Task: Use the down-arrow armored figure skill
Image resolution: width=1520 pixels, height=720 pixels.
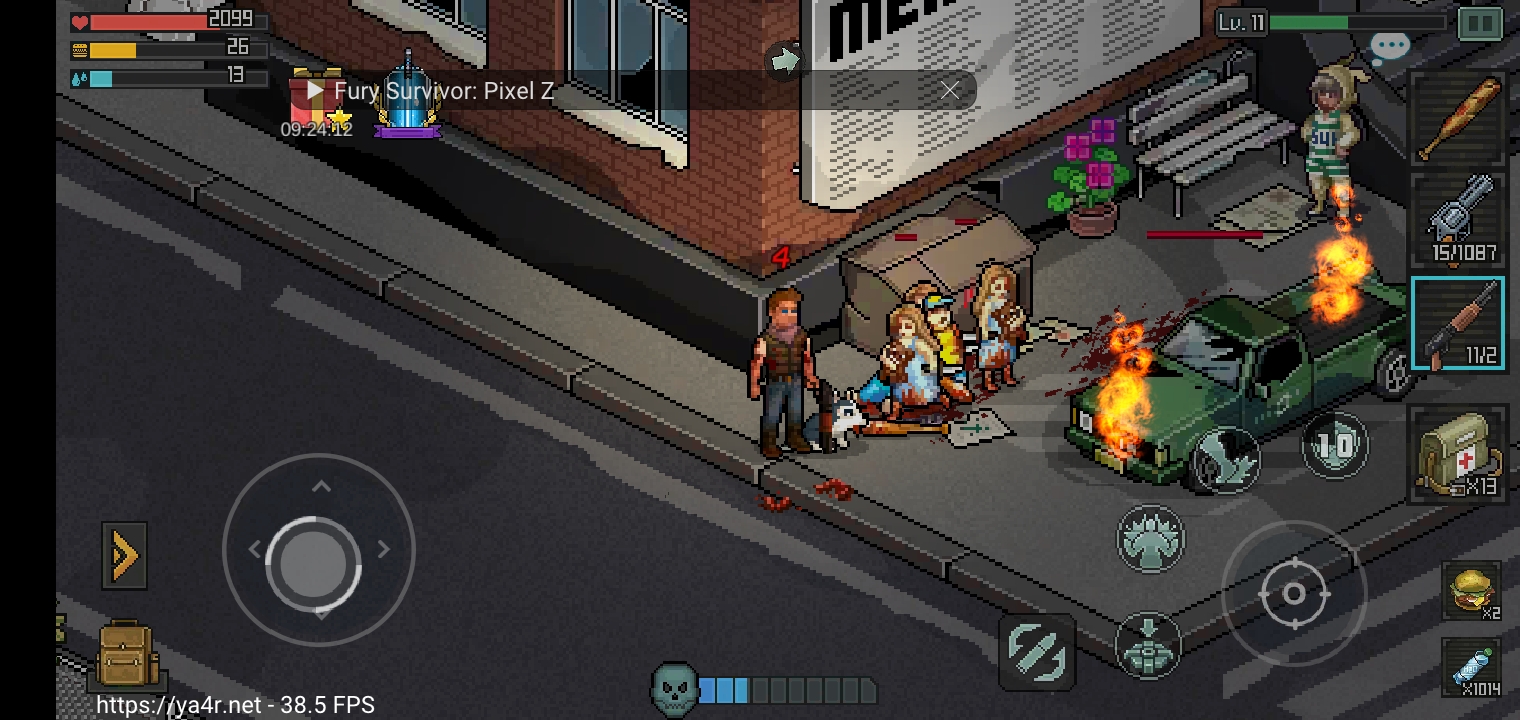Action: [x=1148, y=645]
